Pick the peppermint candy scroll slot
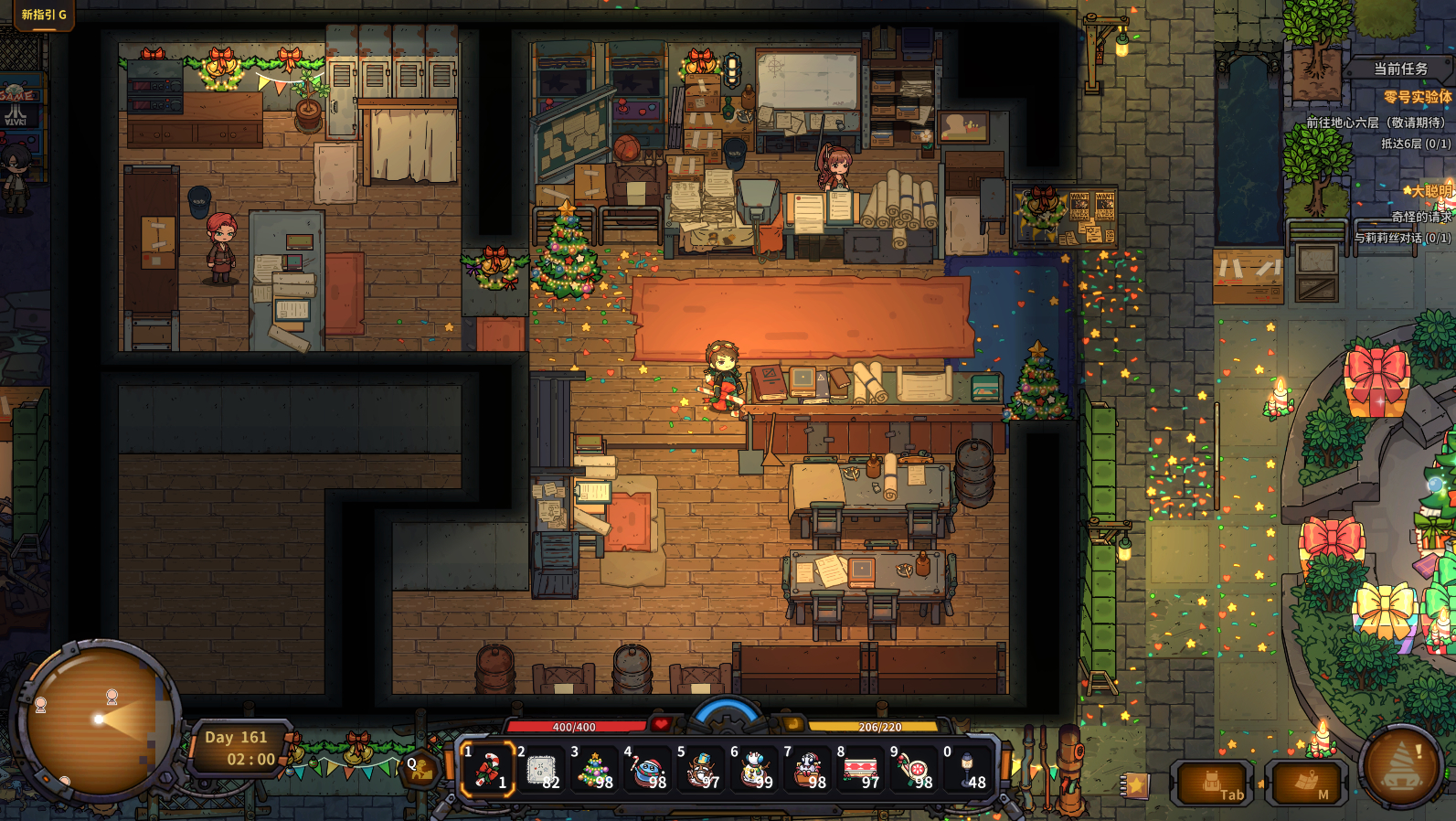 [914, 769]
